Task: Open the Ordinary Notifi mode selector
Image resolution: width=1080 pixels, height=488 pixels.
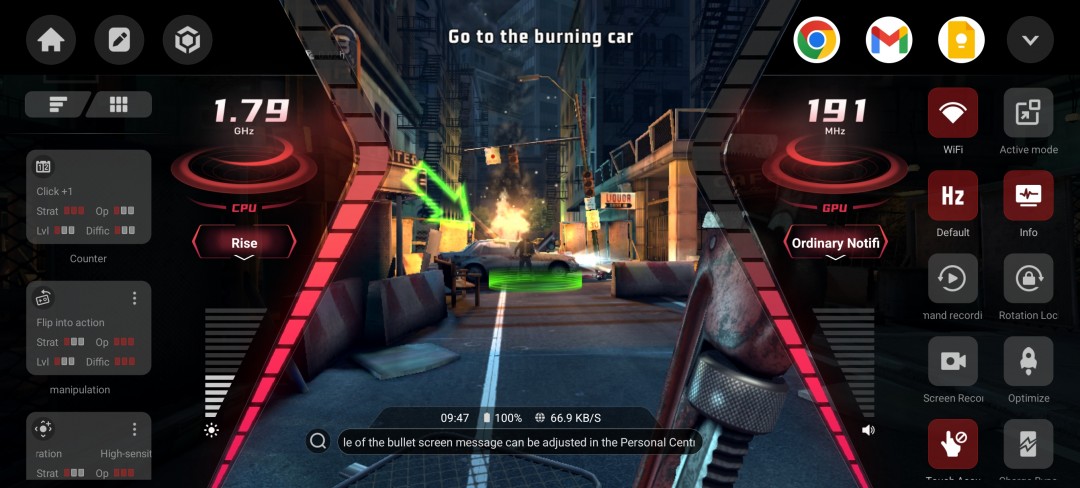Action: pos(834,243)
